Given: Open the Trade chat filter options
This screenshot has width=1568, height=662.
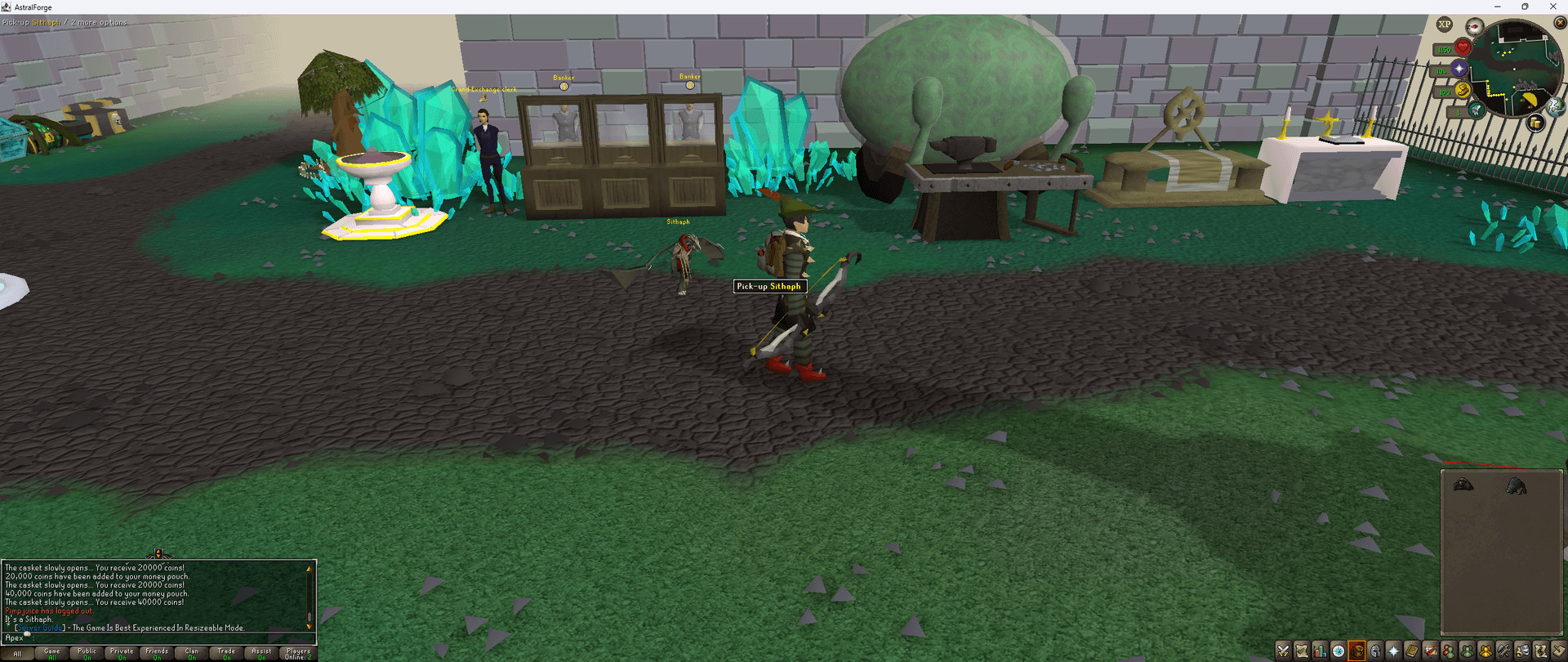Looking at the screenshot, I should [225, 653].
